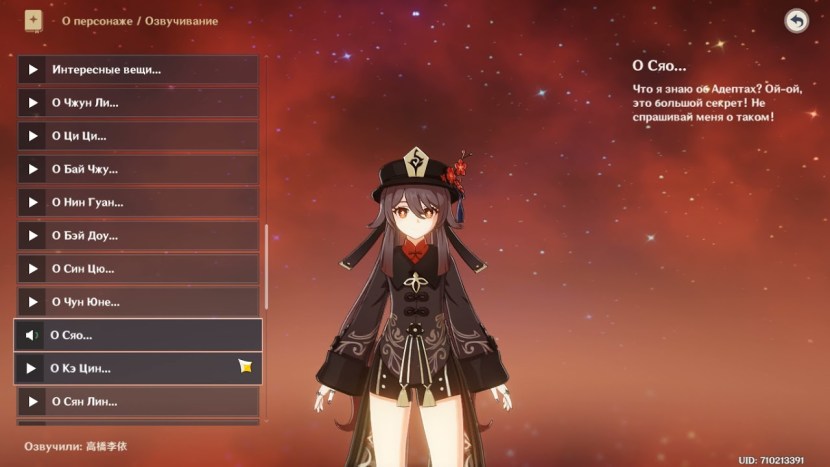Open the character menu book icon
This screenshot has height=467, width=830.
point(33,20)
